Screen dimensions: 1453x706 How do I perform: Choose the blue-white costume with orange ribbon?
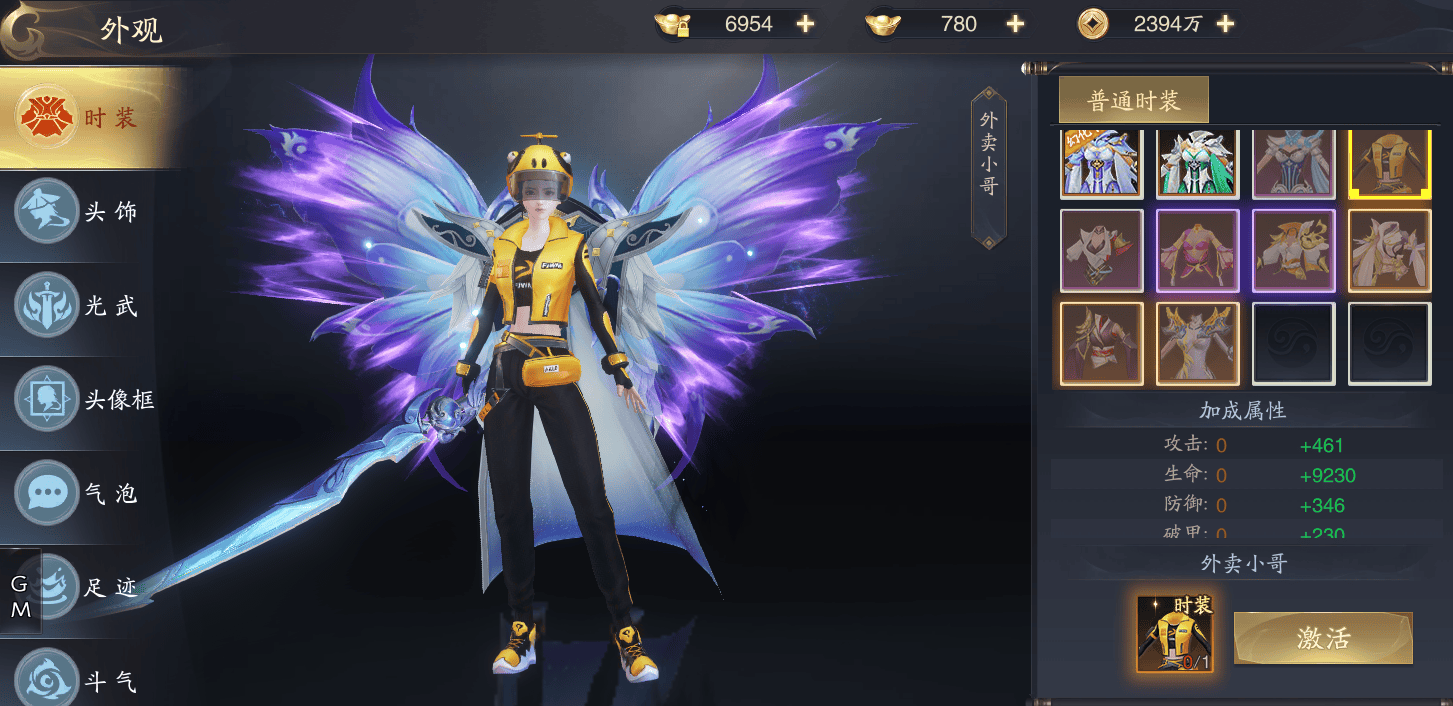pyautogui.click(x=1102, y=164)
